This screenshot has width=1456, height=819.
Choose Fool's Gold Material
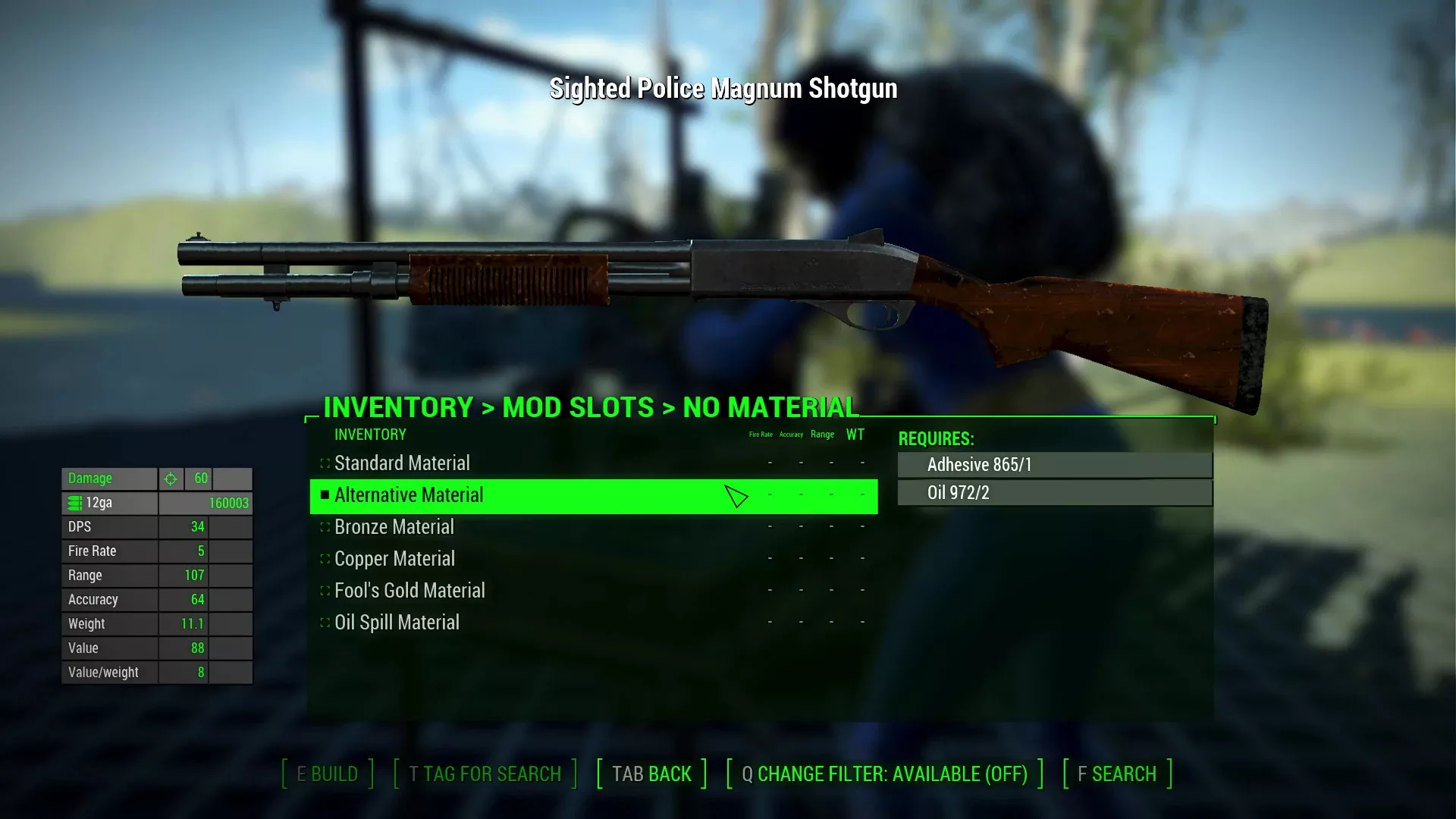pyautogui.click(x=409, y=591)
